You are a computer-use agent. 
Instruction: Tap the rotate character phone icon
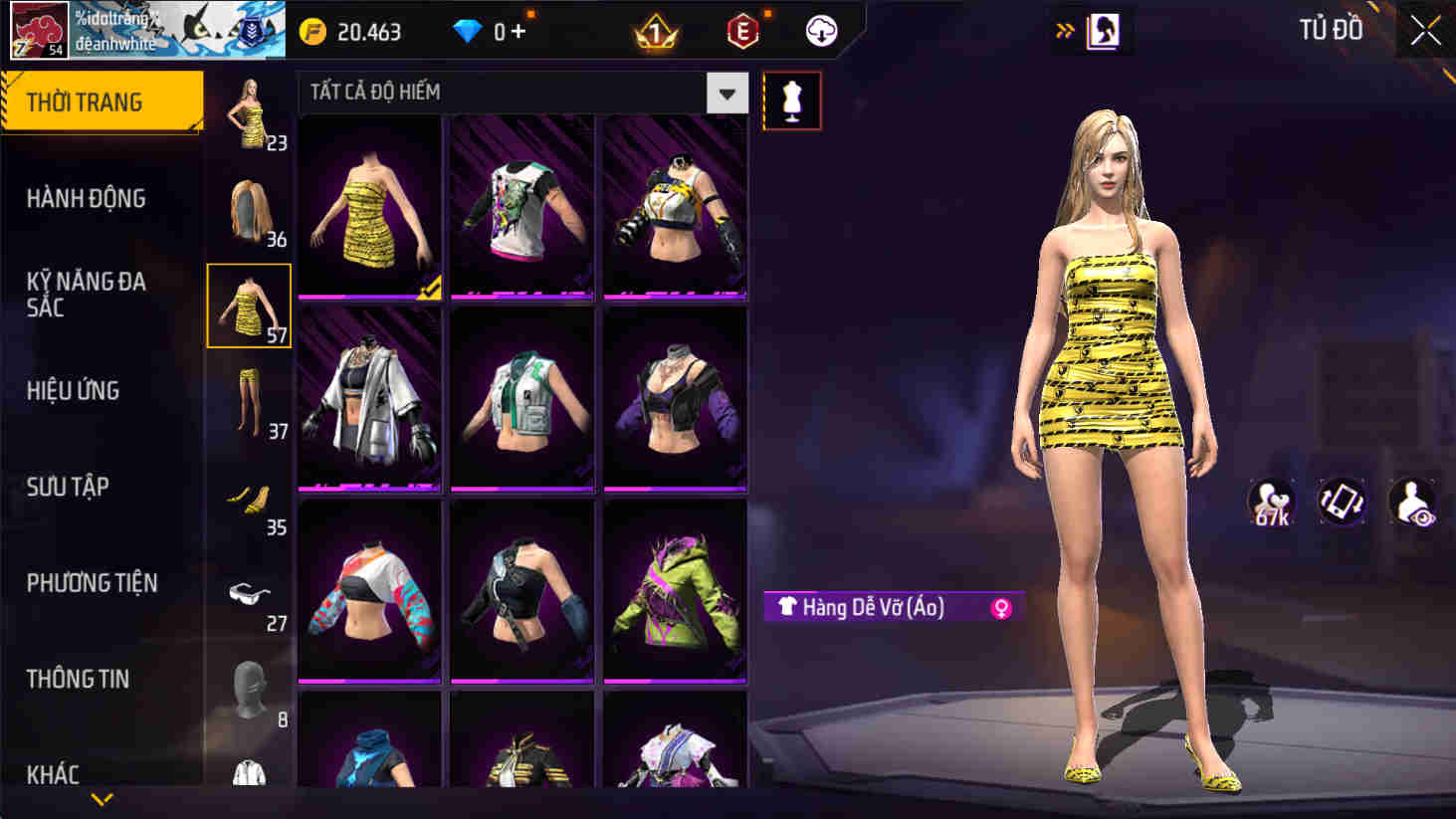[1344, 503]
